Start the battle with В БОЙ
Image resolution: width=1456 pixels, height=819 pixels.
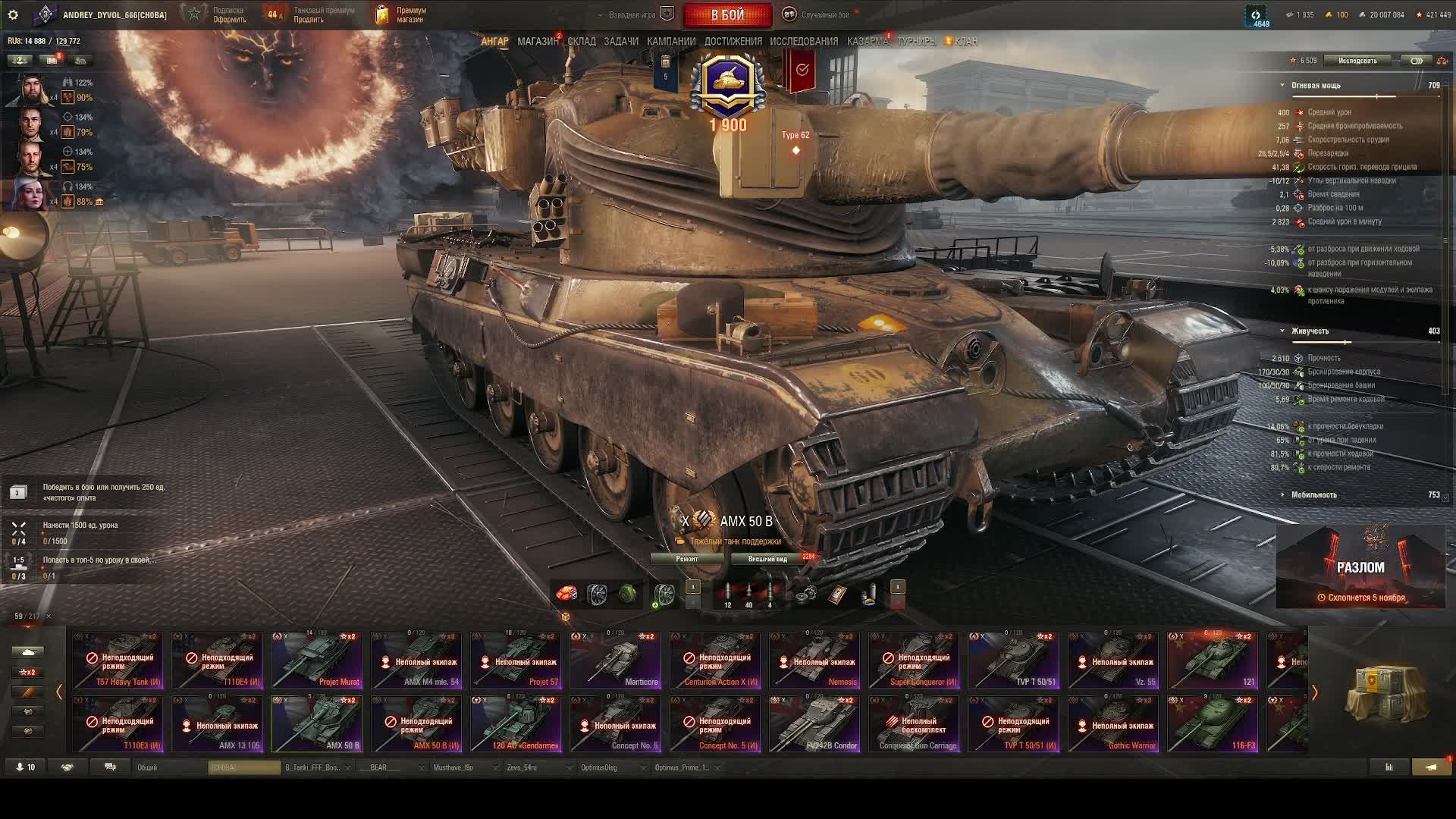pyautogui.click(x=727, y=15)
